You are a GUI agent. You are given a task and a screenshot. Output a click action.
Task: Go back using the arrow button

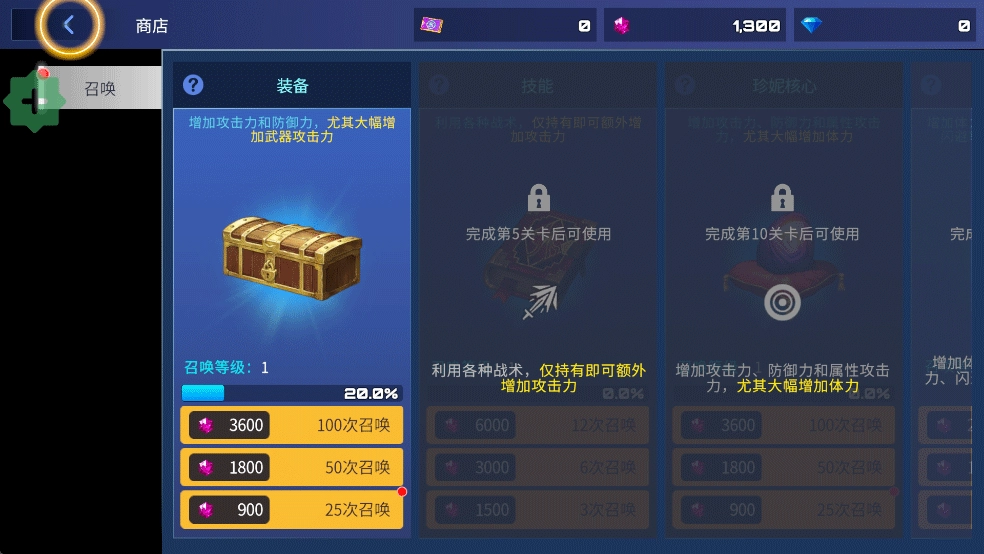[68, 26]
